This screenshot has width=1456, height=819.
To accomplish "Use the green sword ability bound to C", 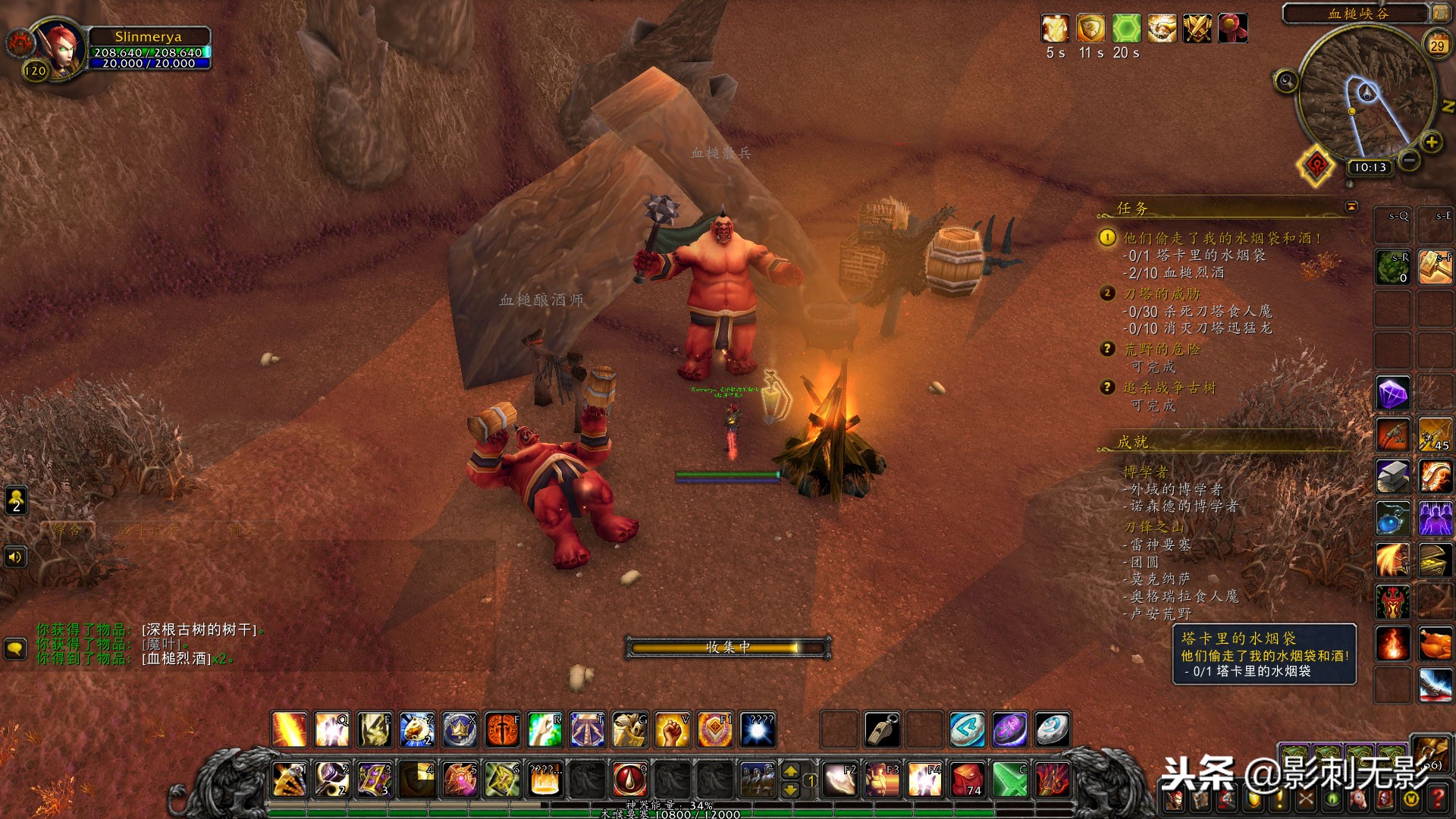I will (1009, 779).
